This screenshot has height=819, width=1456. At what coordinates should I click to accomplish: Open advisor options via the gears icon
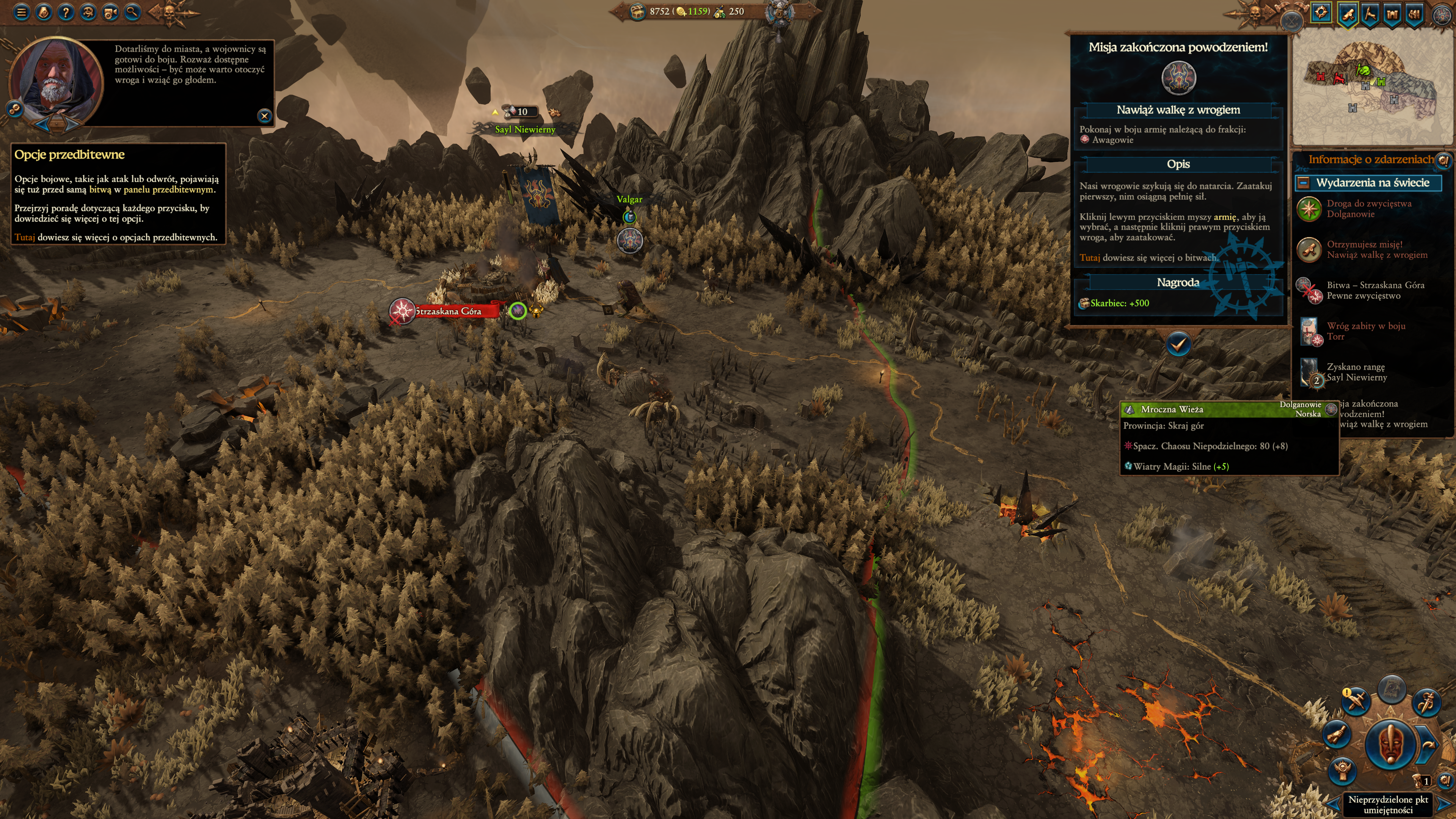pos(15,109)
